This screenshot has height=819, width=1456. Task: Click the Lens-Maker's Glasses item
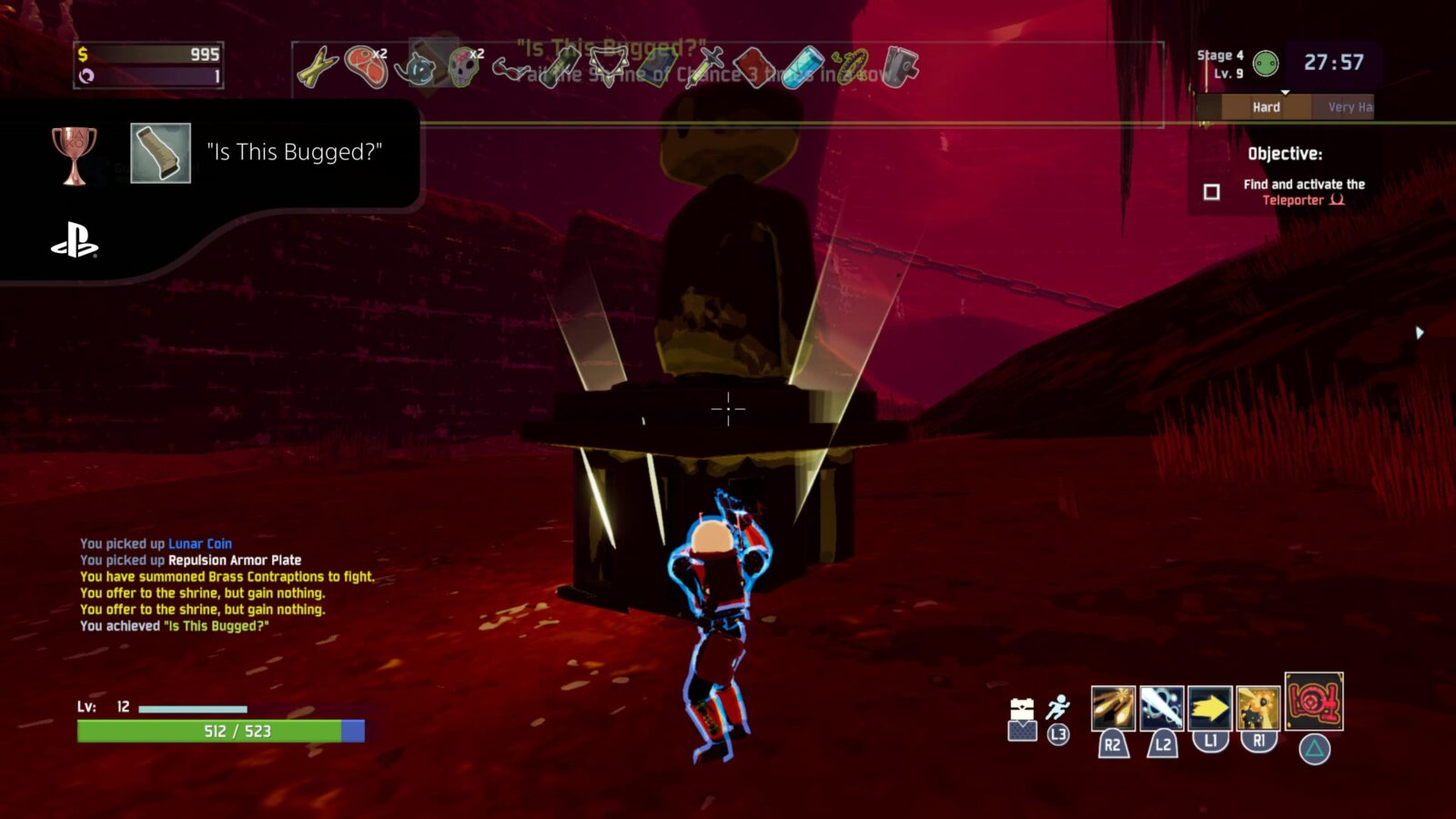click(512, 66)
